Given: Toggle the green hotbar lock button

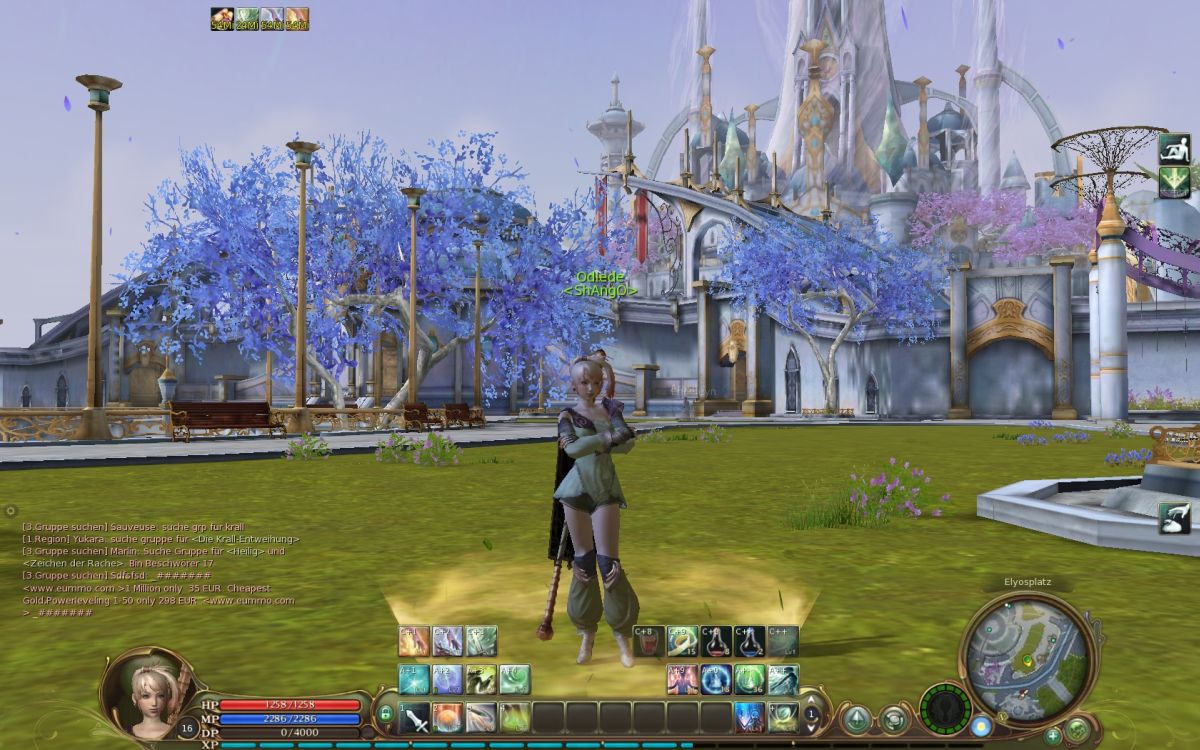Looking at the screenshot, I should pyautogui.click(x=385, y=714).
